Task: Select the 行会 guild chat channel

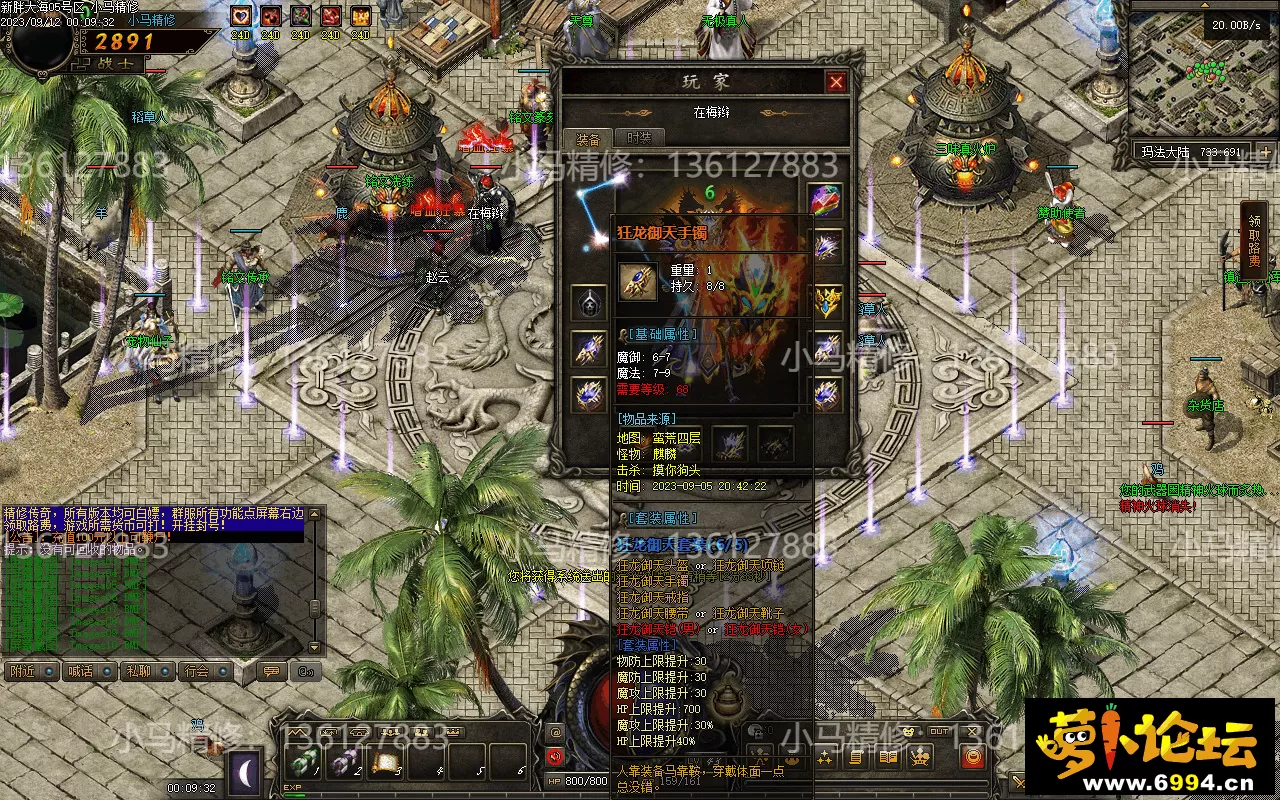Action: point(197,671)
